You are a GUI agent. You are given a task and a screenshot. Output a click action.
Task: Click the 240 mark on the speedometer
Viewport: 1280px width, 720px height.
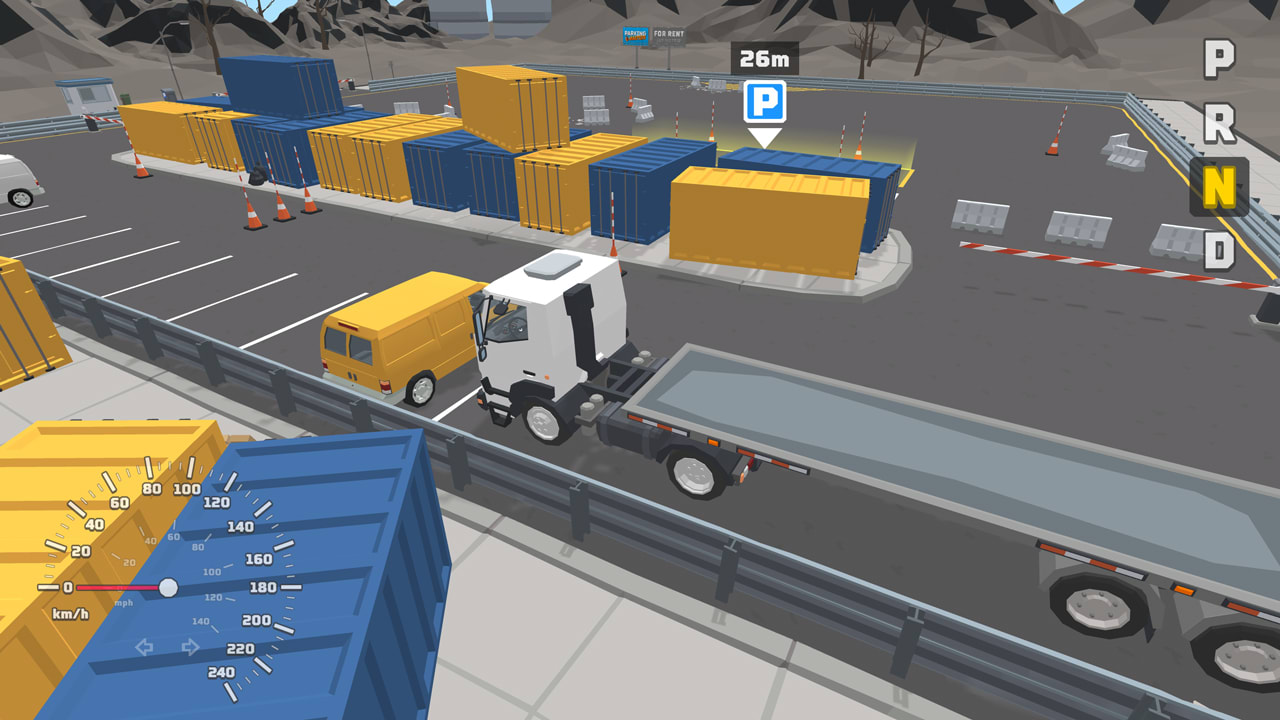pyautogui.click(x=221, y=672)
